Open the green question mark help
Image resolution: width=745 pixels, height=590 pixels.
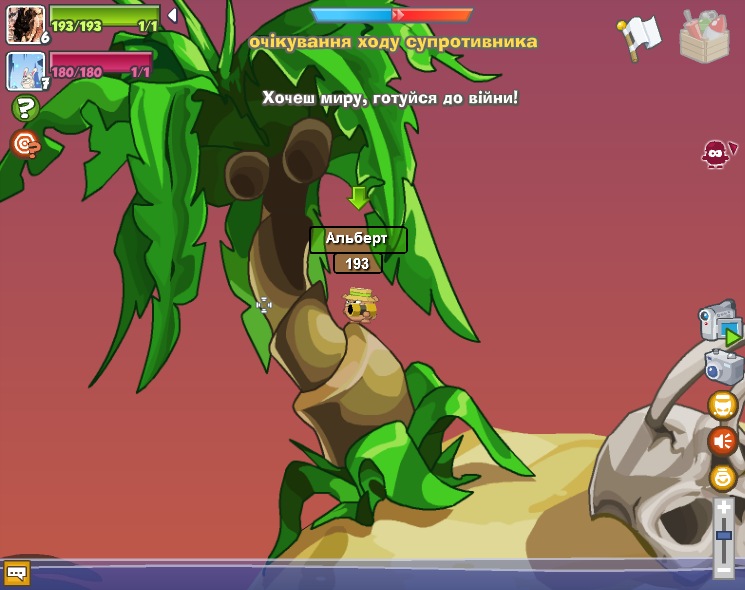point(25,108)
